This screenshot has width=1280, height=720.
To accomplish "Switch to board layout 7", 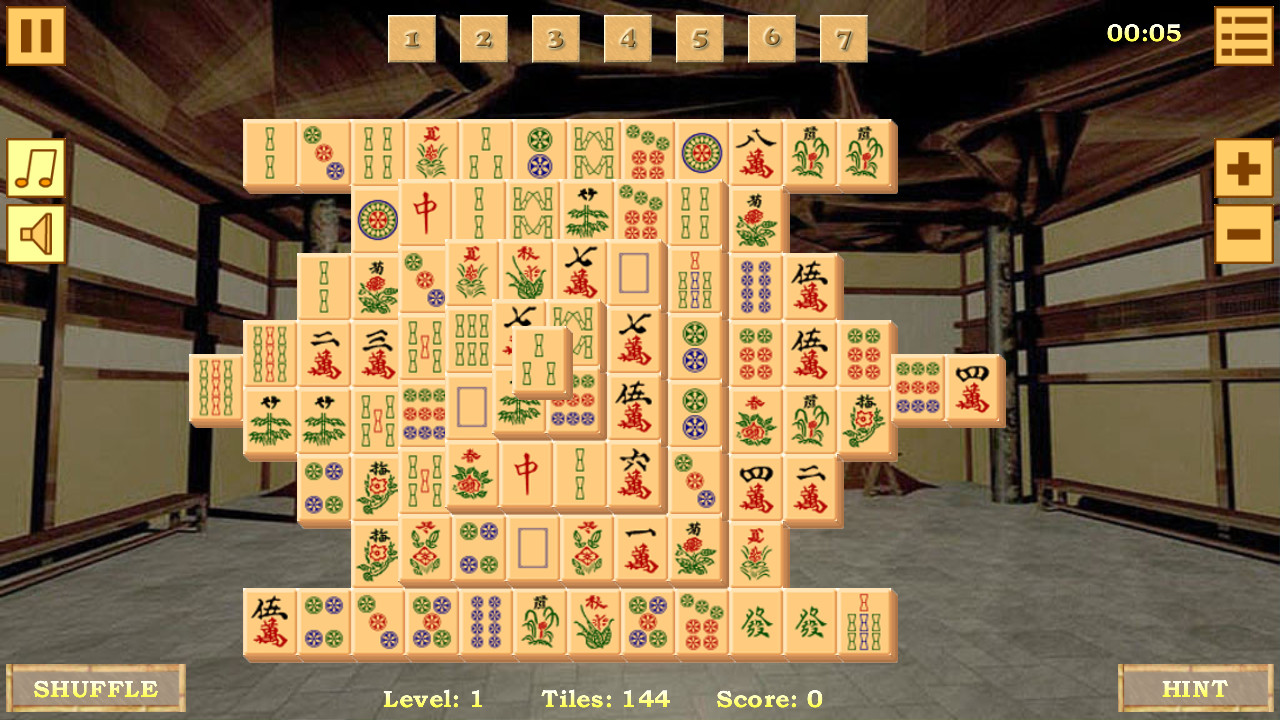I will 842,39.
